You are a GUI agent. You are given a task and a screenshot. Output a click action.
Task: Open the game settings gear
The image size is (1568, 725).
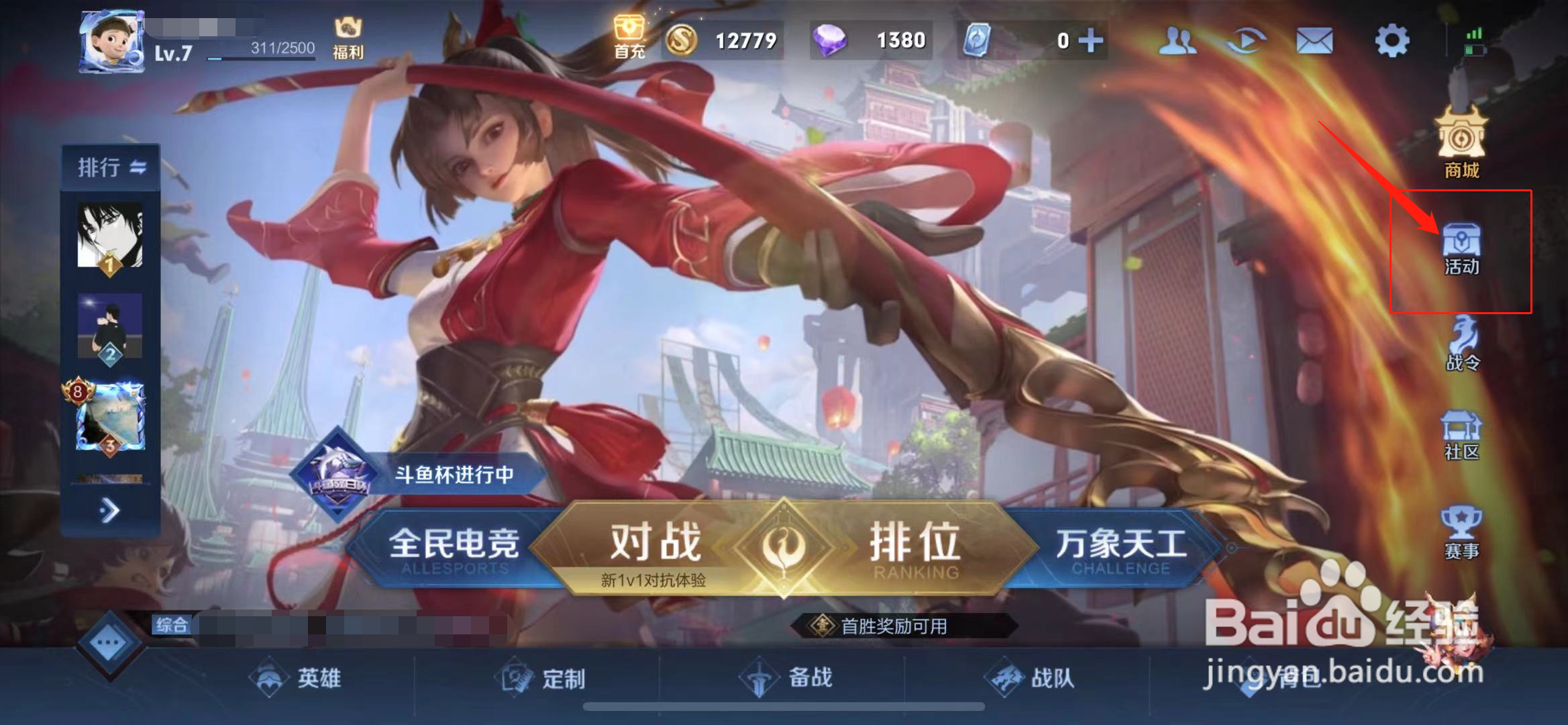point(1392,40)
